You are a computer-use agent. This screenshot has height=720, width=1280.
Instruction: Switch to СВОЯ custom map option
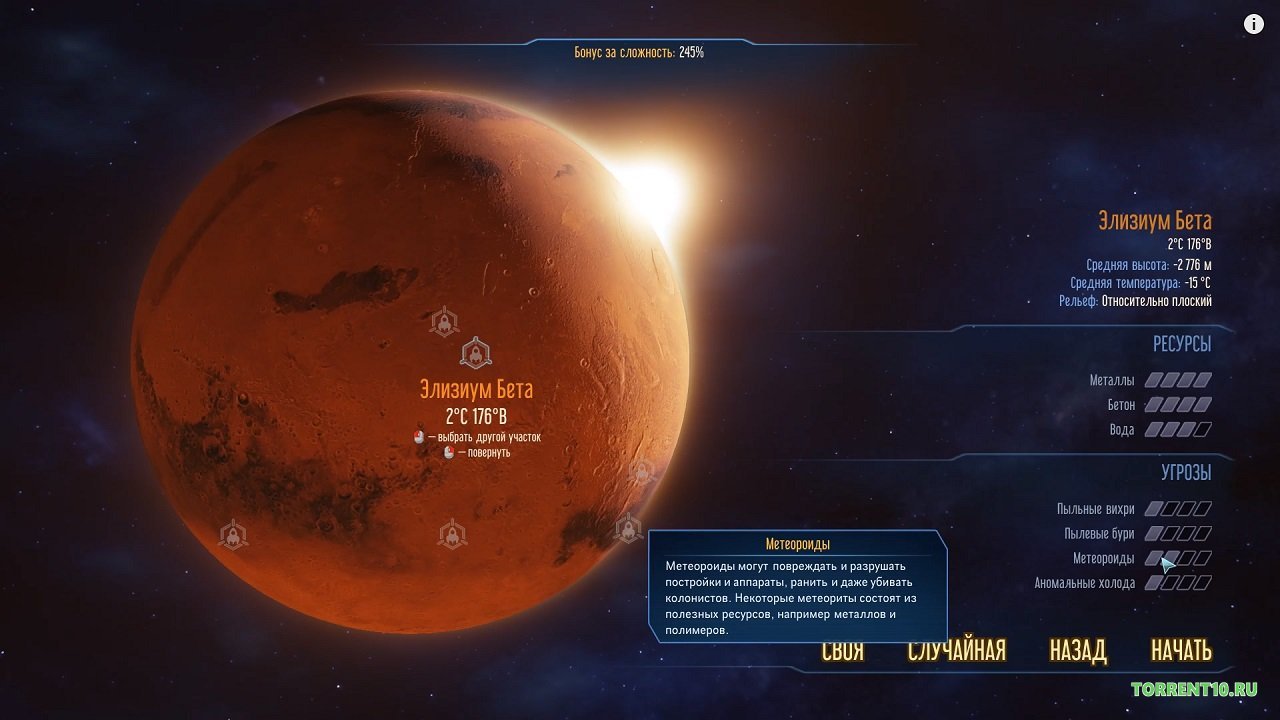coord(841,650)
